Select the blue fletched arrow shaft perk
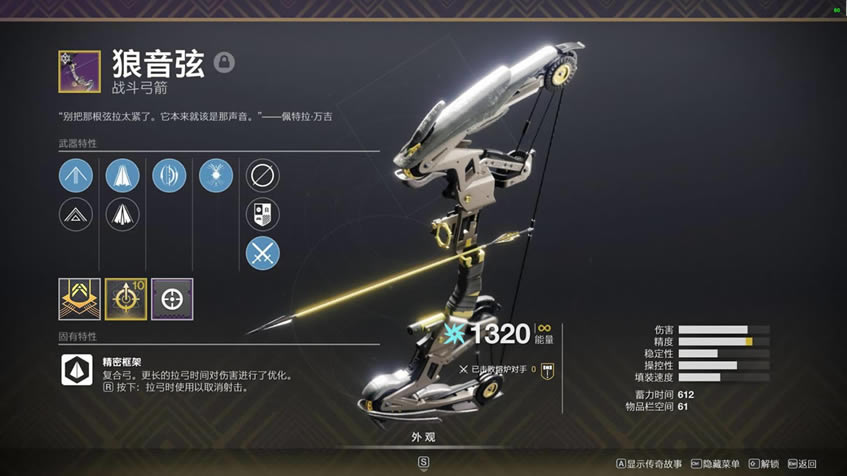This screenshot has width=847, height=476. click(122, 176)
